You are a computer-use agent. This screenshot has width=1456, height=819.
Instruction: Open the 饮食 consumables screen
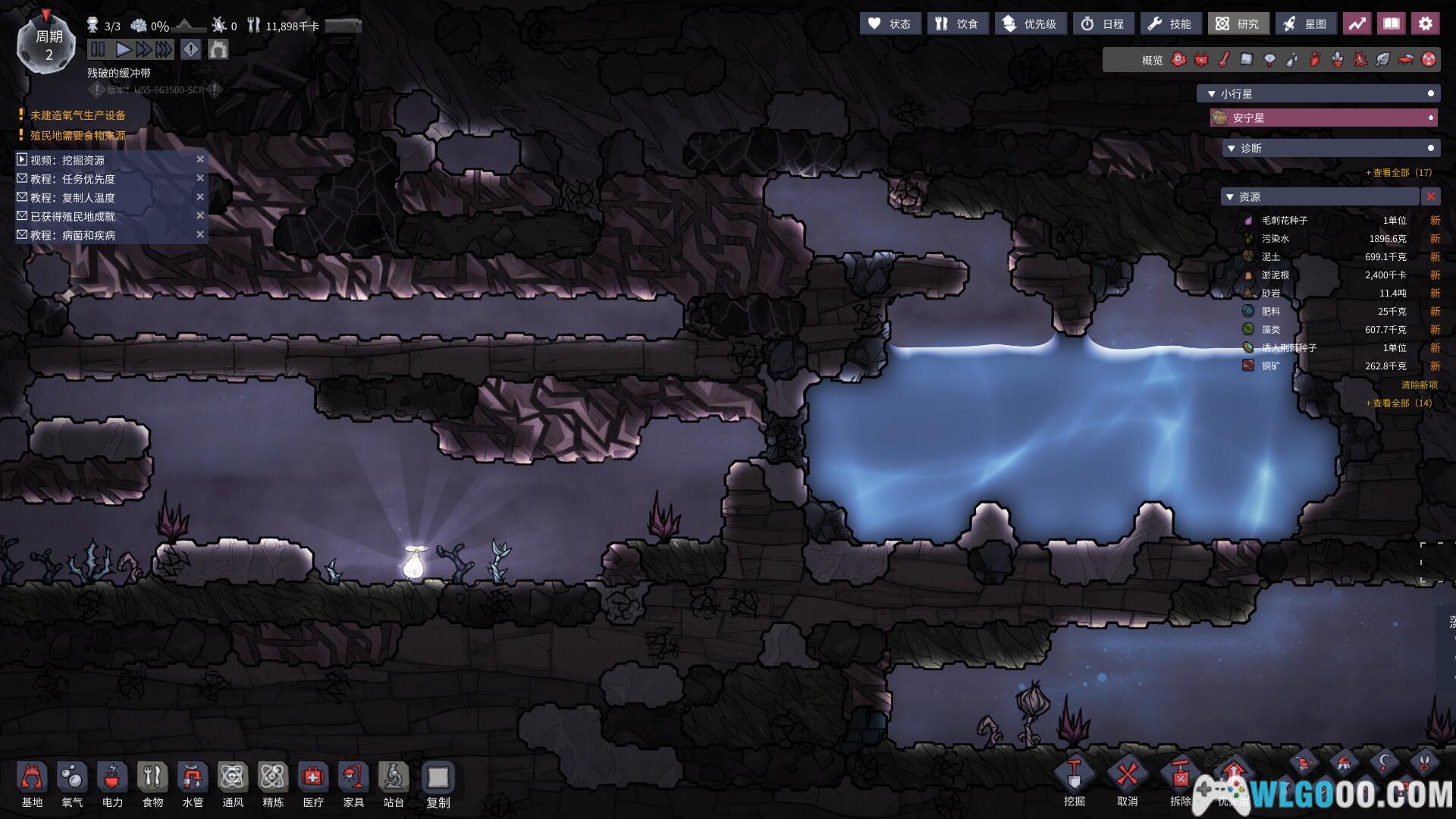[x=956, y=24]
